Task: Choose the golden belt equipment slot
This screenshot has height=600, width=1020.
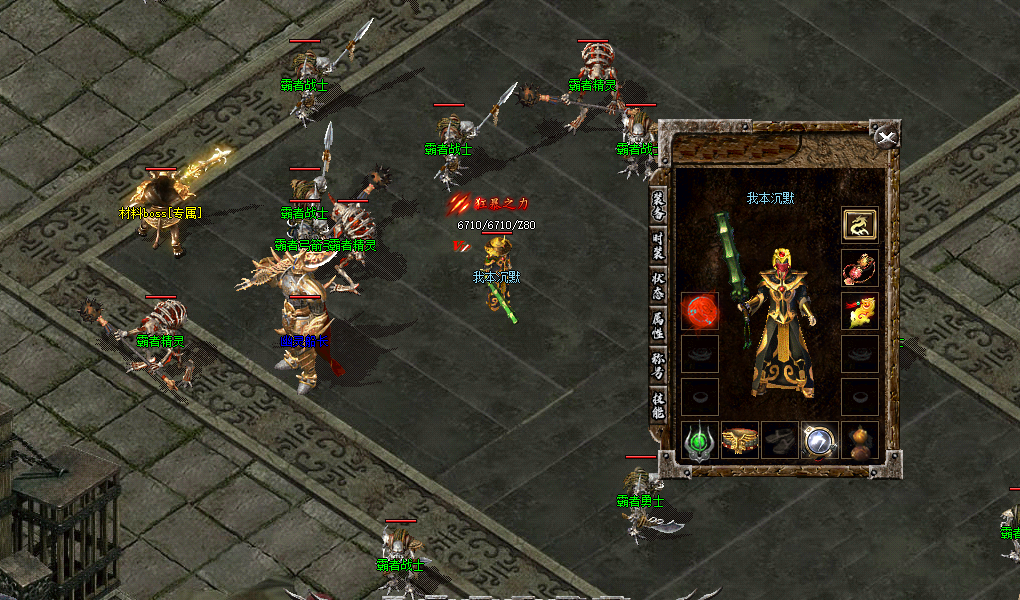Action: (739, 440)
